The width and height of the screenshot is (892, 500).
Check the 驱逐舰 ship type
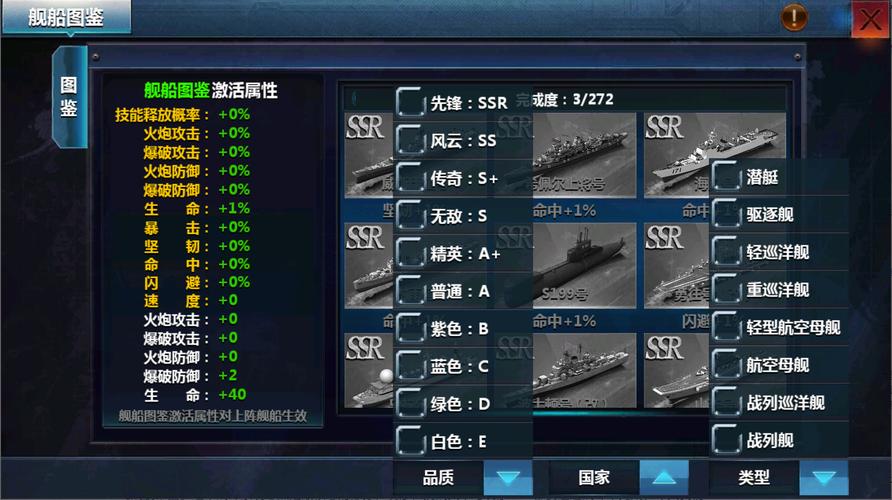click(x=726, y=214)
